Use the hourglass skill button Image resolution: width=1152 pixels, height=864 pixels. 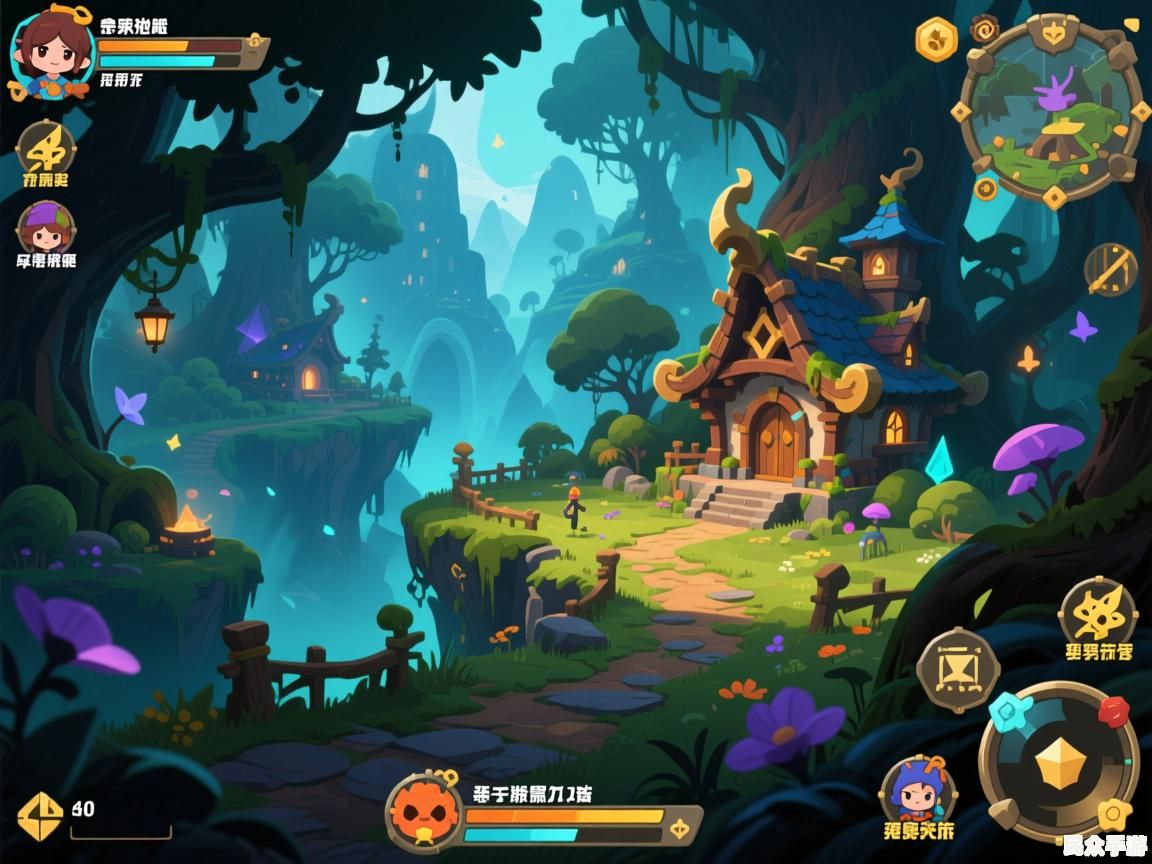[958, 669]
